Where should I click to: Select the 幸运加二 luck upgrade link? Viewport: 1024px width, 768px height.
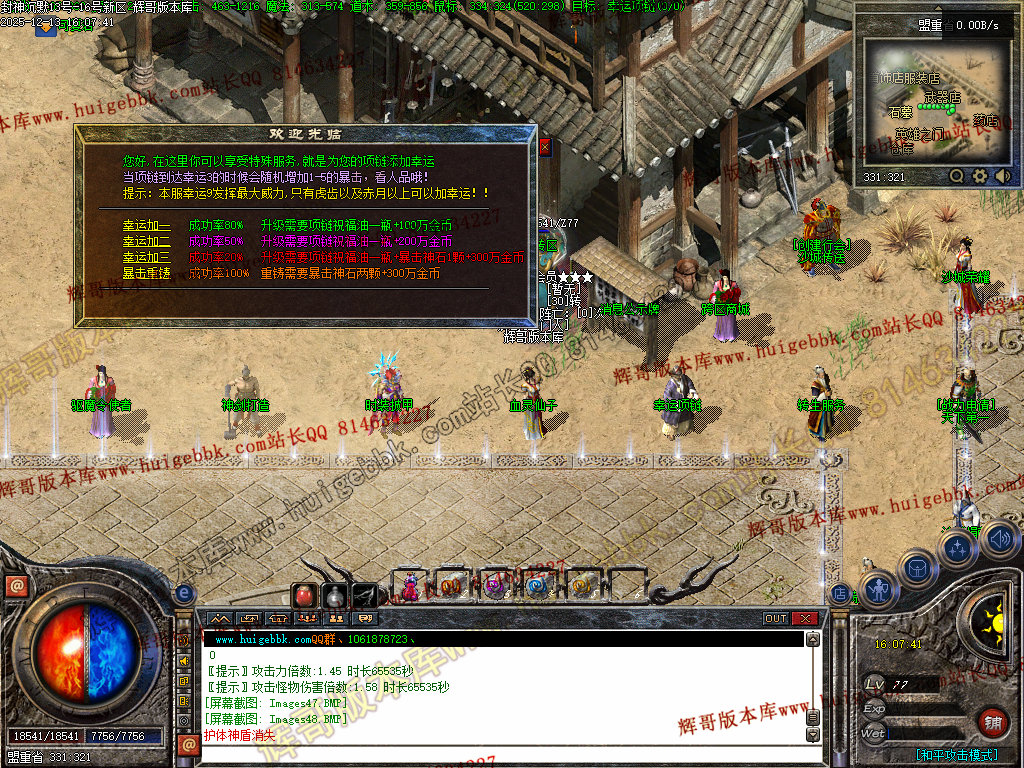pos(147,242)
